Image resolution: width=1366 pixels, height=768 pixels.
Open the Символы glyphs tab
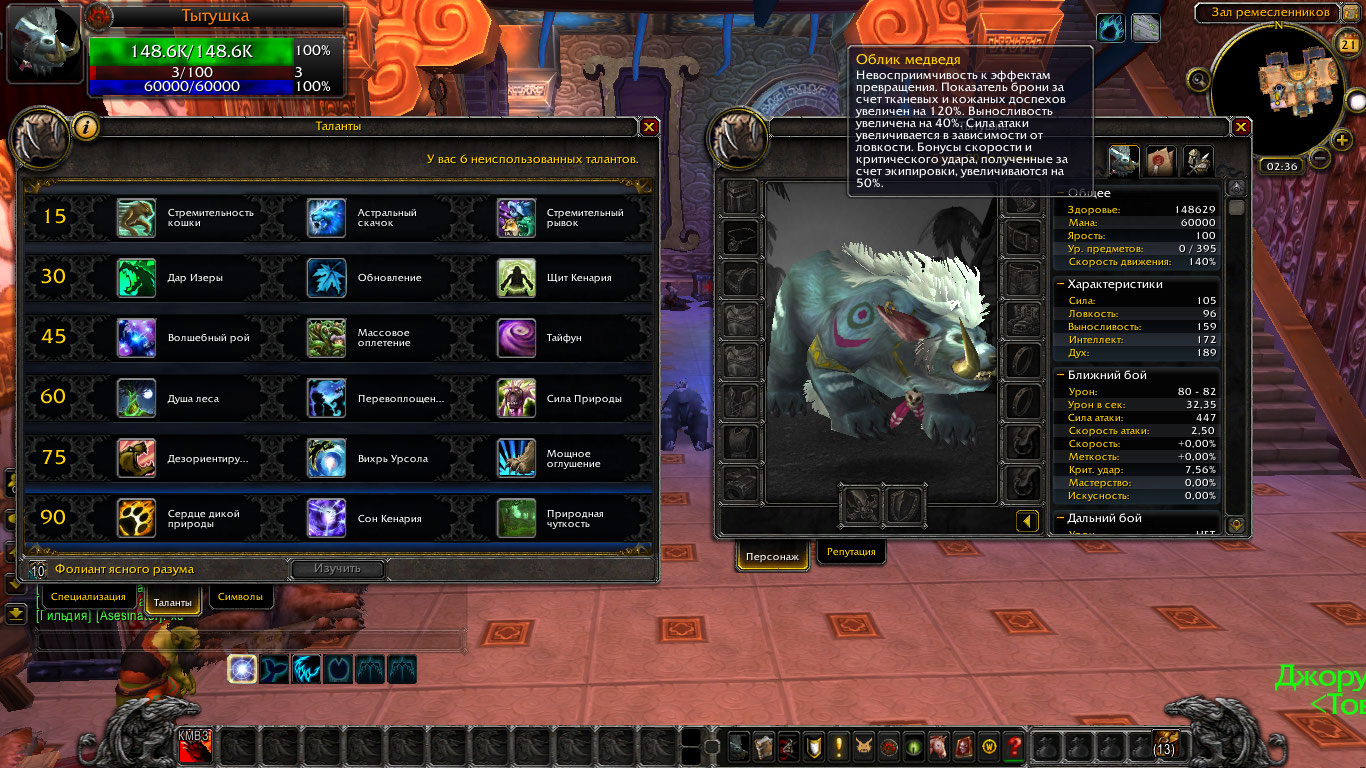point(240,597)
